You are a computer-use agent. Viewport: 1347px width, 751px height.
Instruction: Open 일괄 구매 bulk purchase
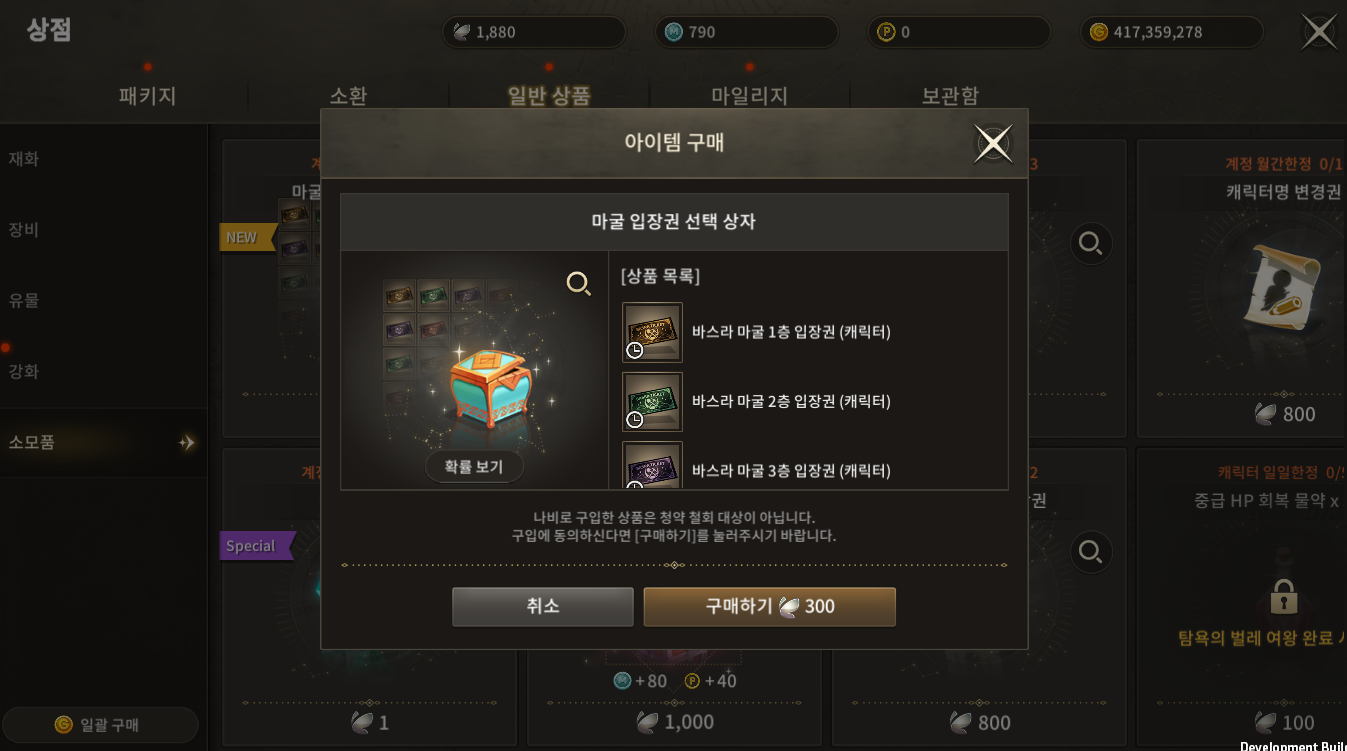(x=100, y=725)
